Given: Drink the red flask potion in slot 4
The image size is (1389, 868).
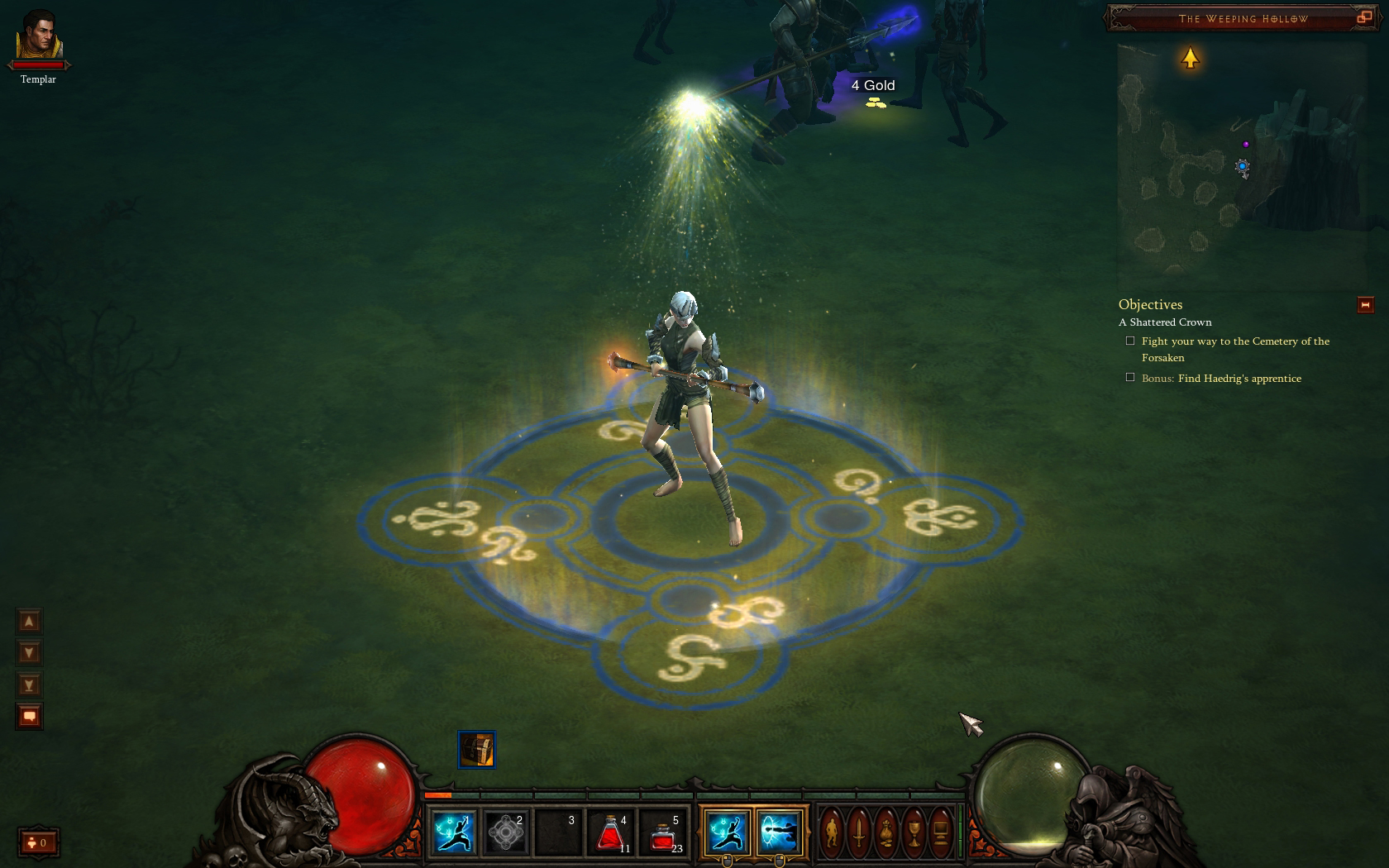Looking at the screenshot, I should [610, 832].
